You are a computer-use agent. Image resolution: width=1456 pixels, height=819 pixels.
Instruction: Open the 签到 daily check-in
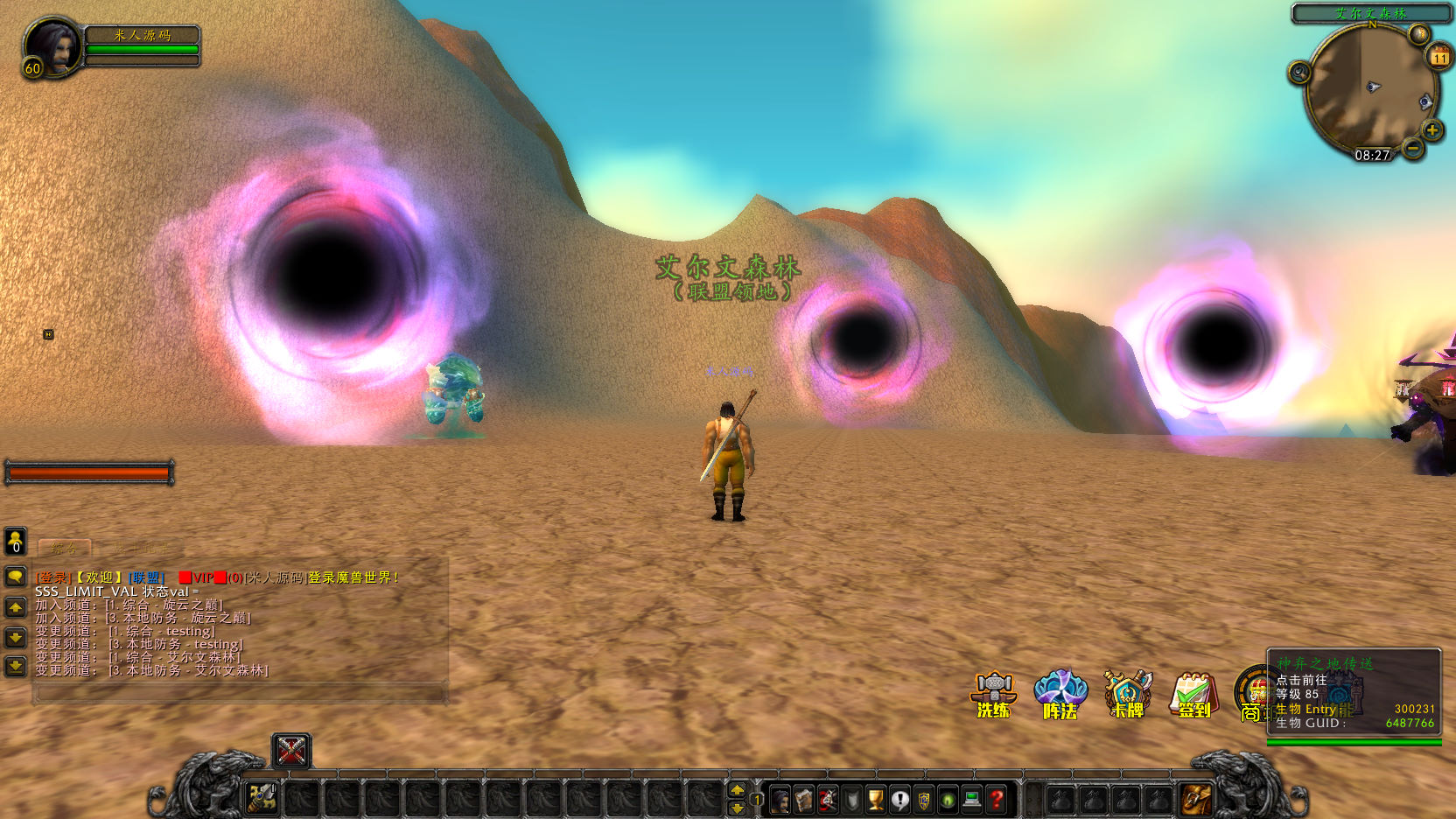click(x=1194, y=695)
